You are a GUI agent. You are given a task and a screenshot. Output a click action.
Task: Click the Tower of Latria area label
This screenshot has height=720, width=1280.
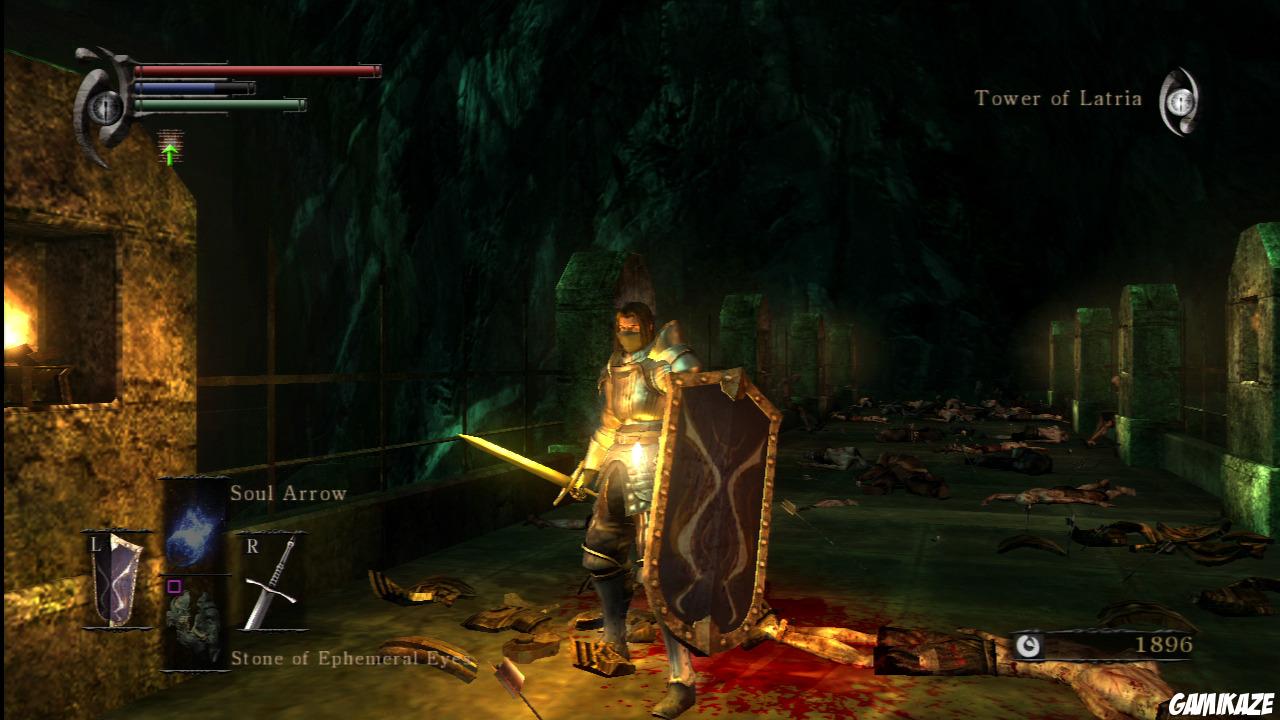point(1057,99)
